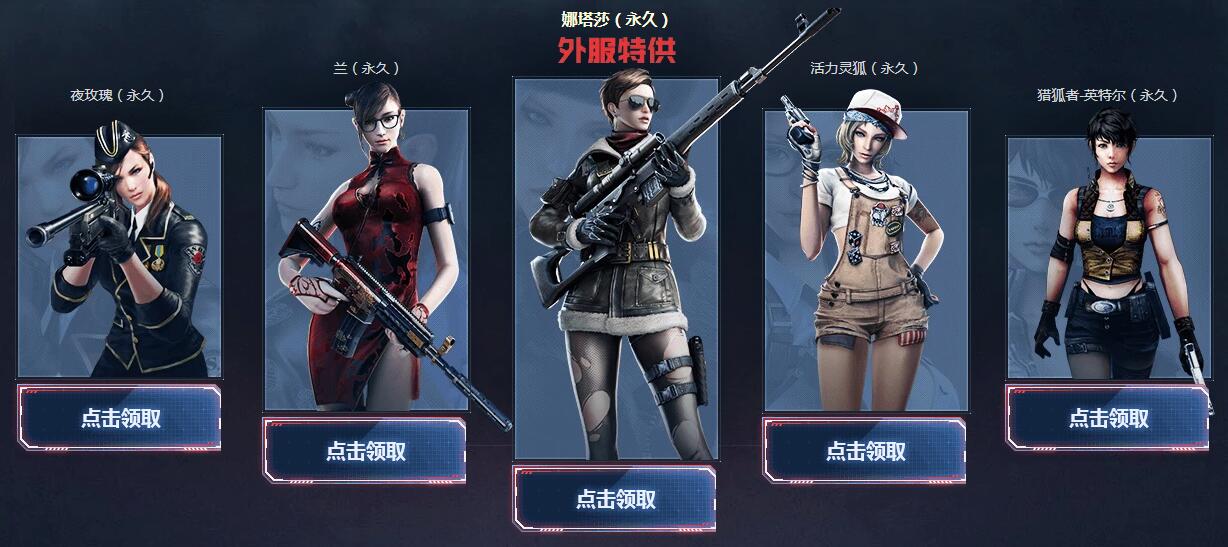Choose the 娜塔莎 character card
Image resolution: width=1228 pixels, height=547 pixels.
click(x=616, y=268)
